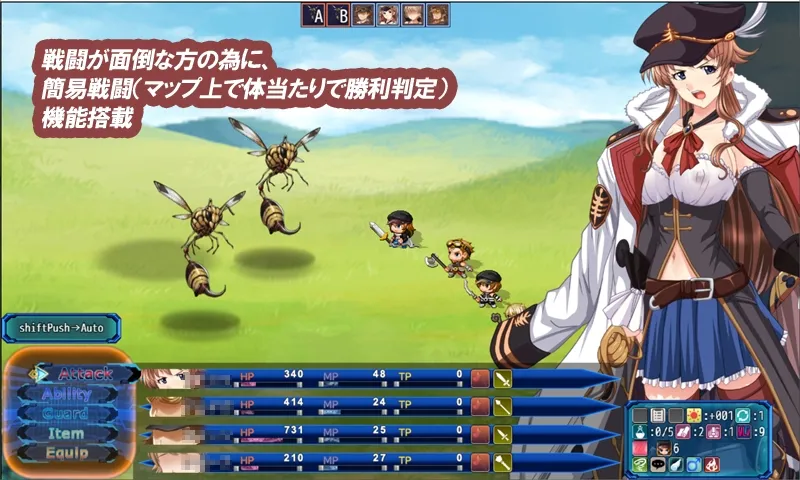Click the green tornado skill icon
This screenshot has height=480, width=800.
pos(640,465)
